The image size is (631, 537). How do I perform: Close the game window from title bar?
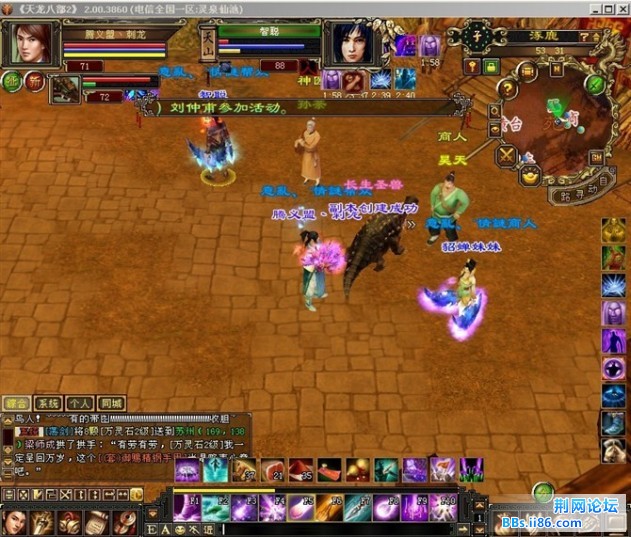pyautogui.click(x=621, y=8)
